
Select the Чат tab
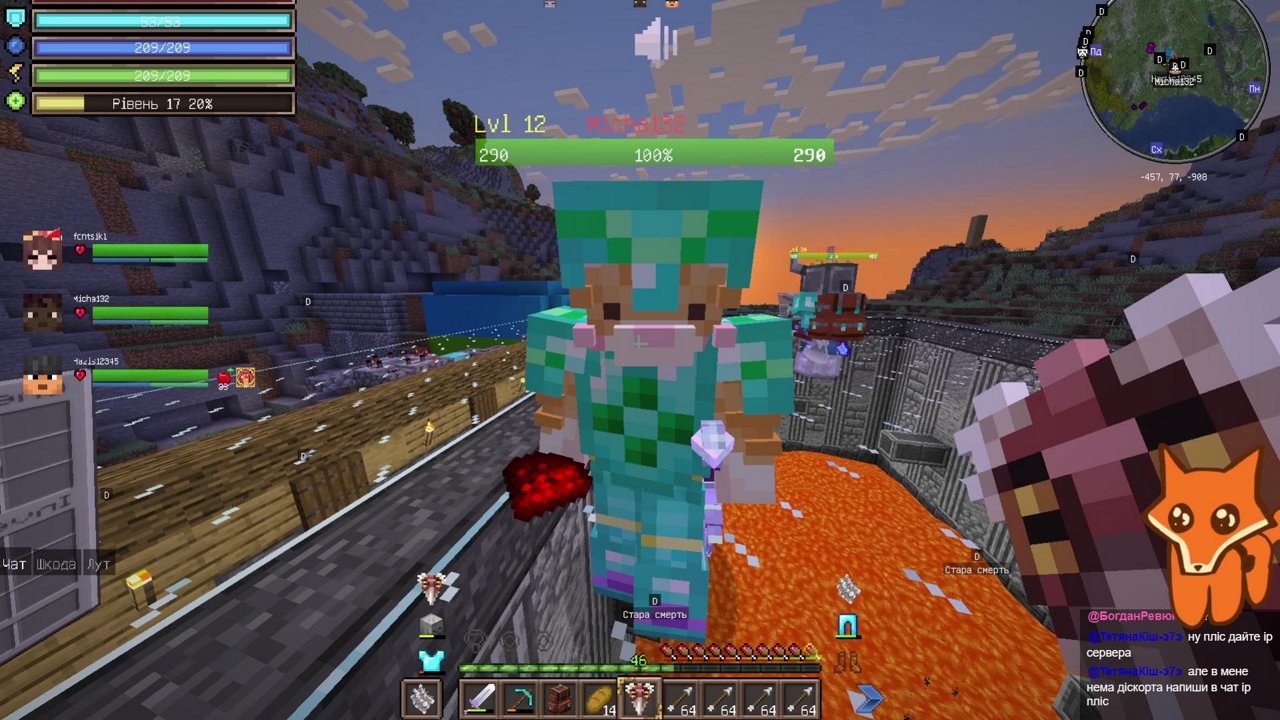point(15,565)
